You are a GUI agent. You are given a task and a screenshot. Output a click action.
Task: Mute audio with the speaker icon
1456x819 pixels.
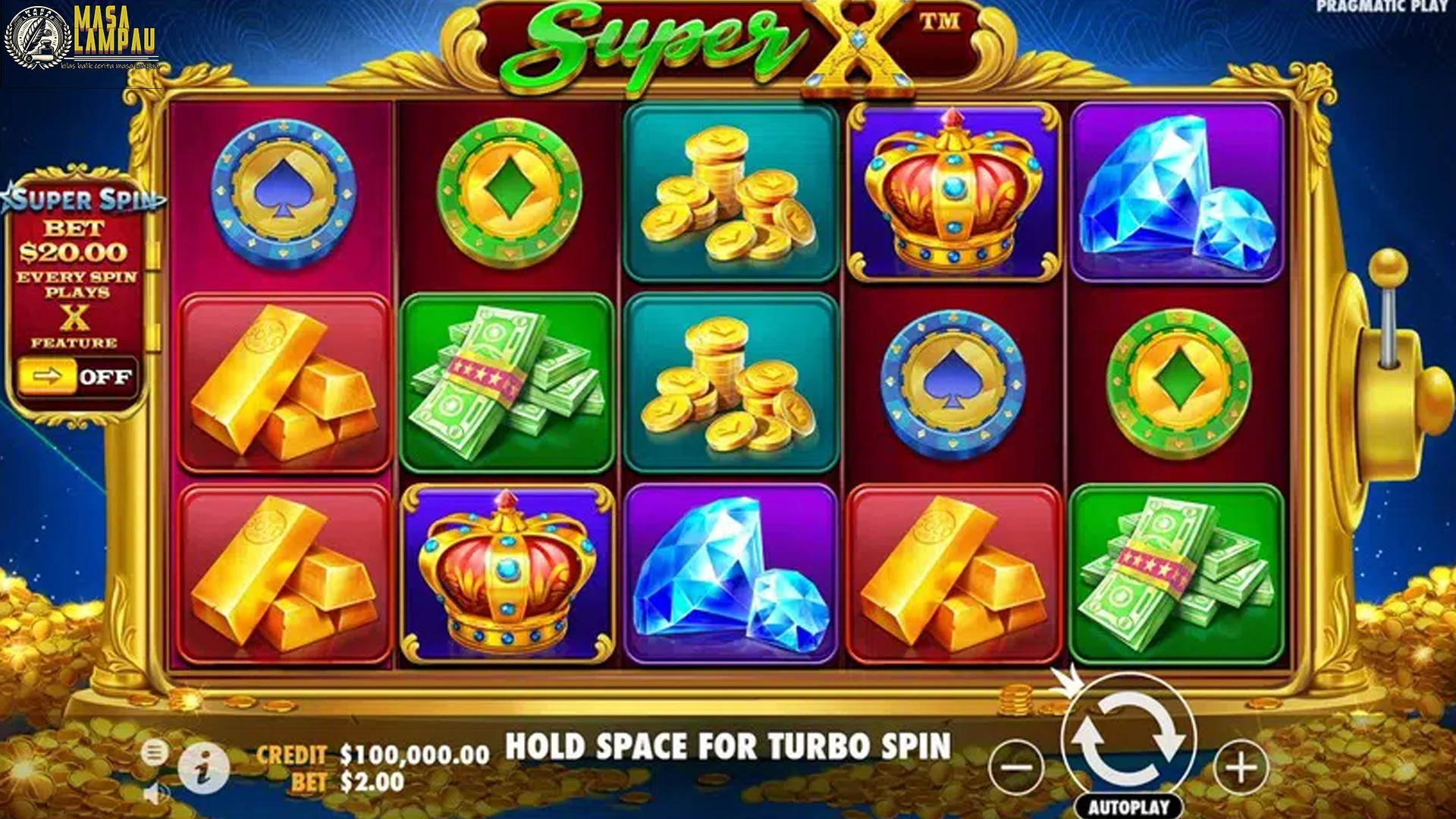pyautogui.click(x=155, y=792)
